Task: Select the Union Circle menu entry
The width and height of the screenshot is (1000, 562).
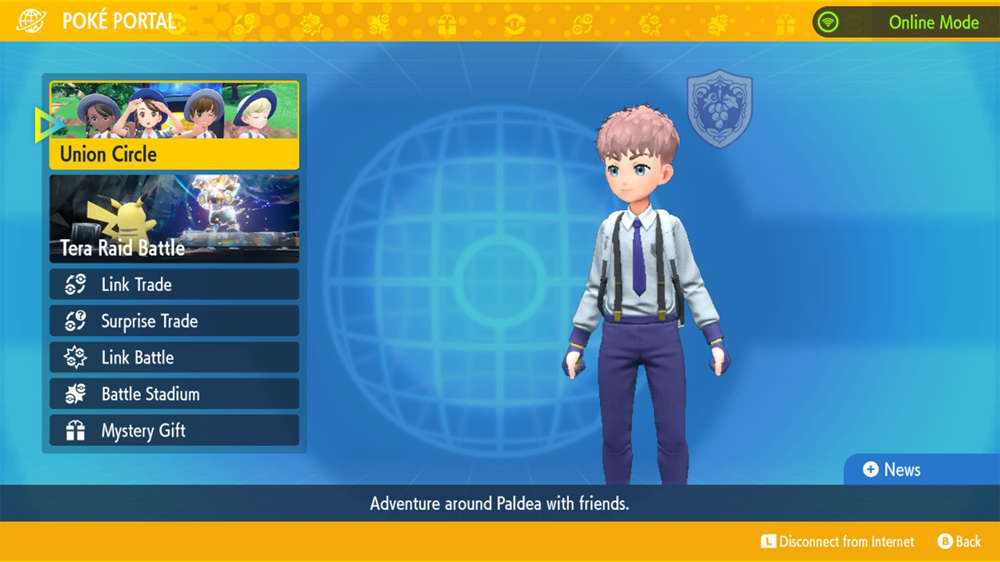Action: 174,126
